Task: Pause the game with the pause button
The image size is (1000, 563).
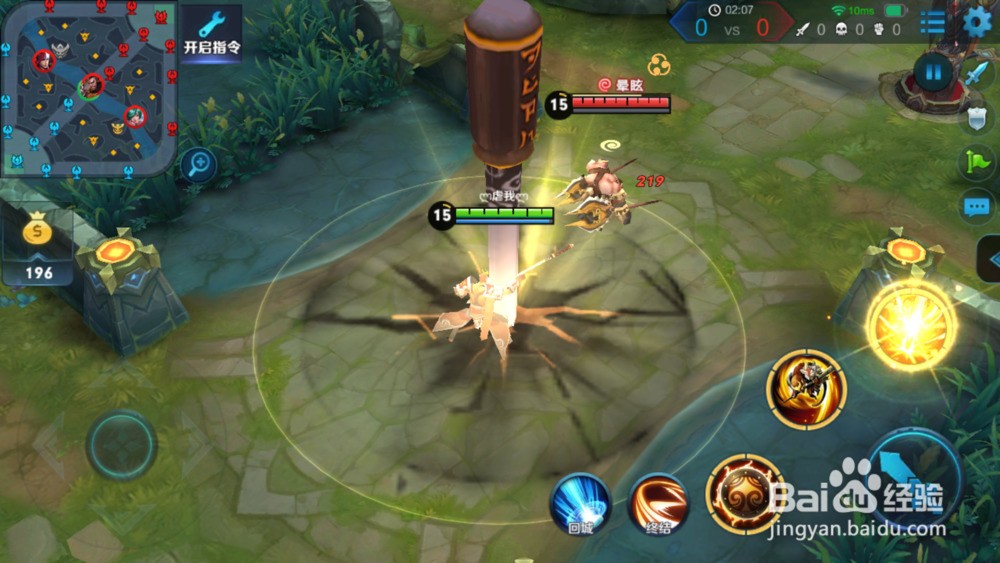Action: 933,72
